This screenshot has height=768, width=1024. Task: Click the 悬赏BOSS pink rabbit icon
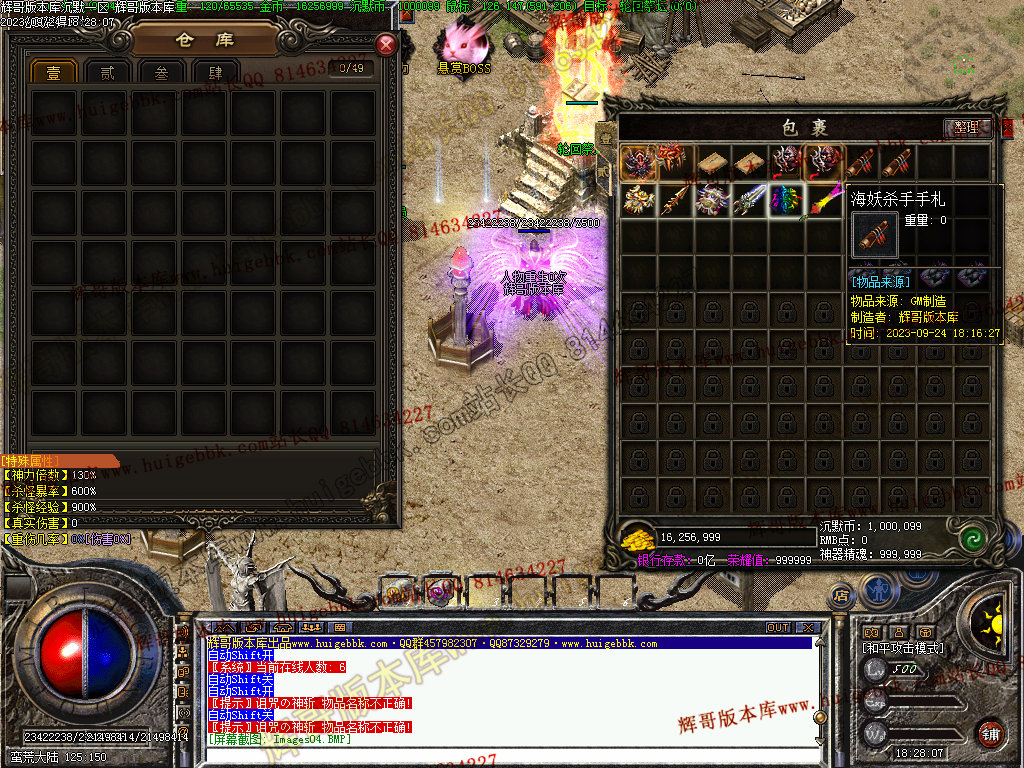click(x=464, y=44)
